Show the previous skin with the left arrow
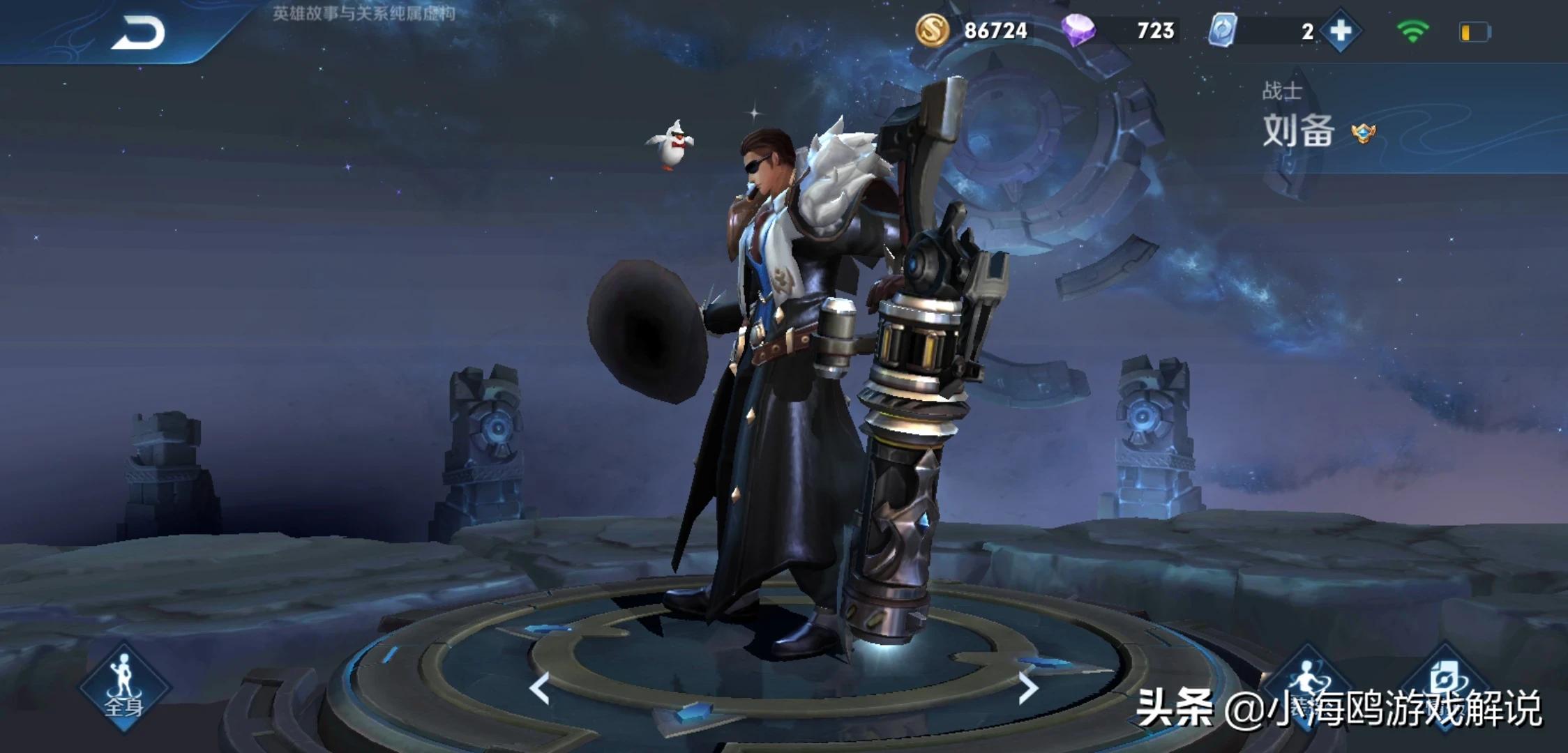This screenshot has width=1568, height=753. 539,688
